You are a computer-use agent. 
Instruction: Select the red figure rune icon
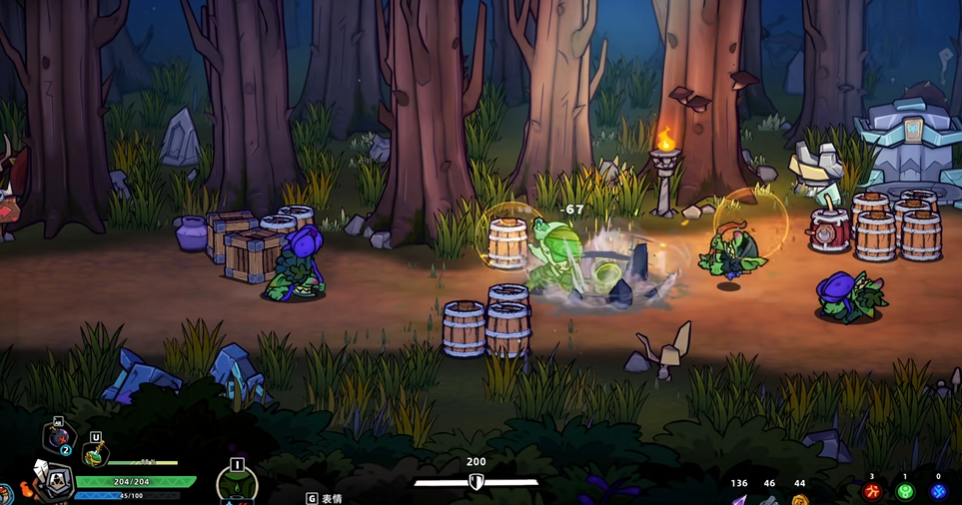[873, 492]
